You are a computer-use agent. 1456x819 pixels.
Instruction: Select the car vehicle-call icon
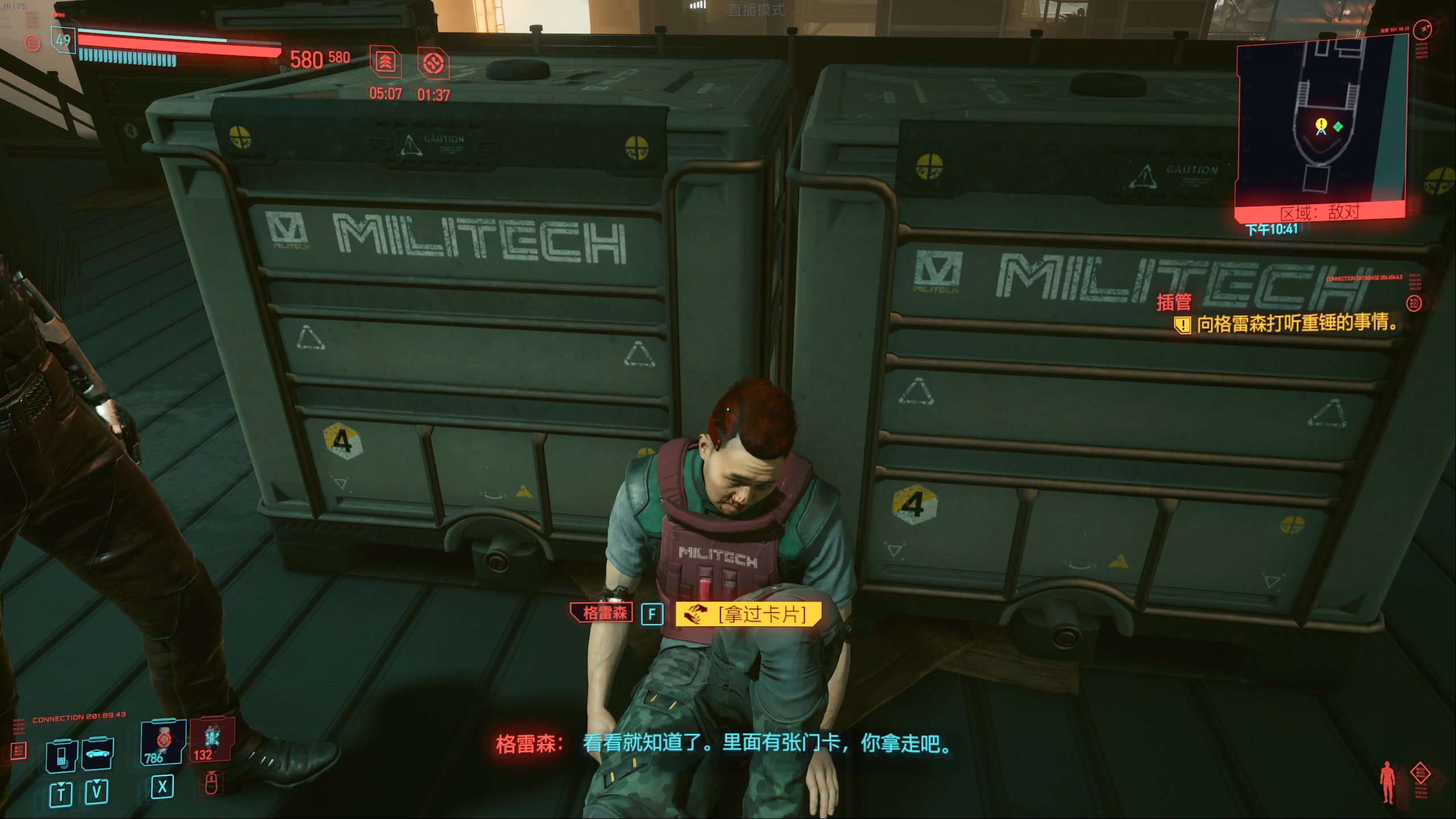click(98, 754)
